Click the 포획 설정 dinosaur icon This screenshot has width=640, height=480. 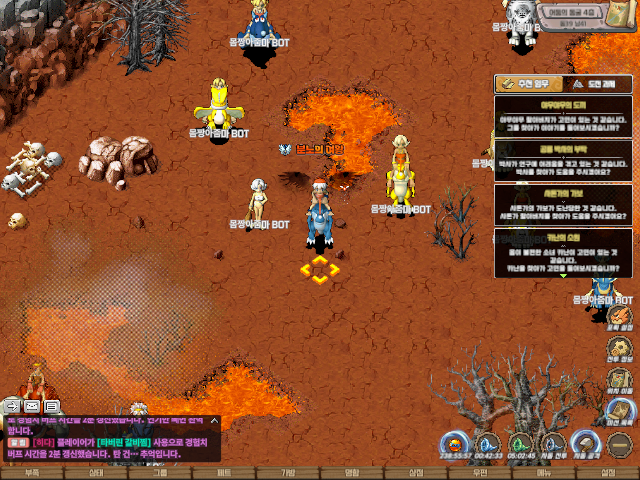[620, 316]
